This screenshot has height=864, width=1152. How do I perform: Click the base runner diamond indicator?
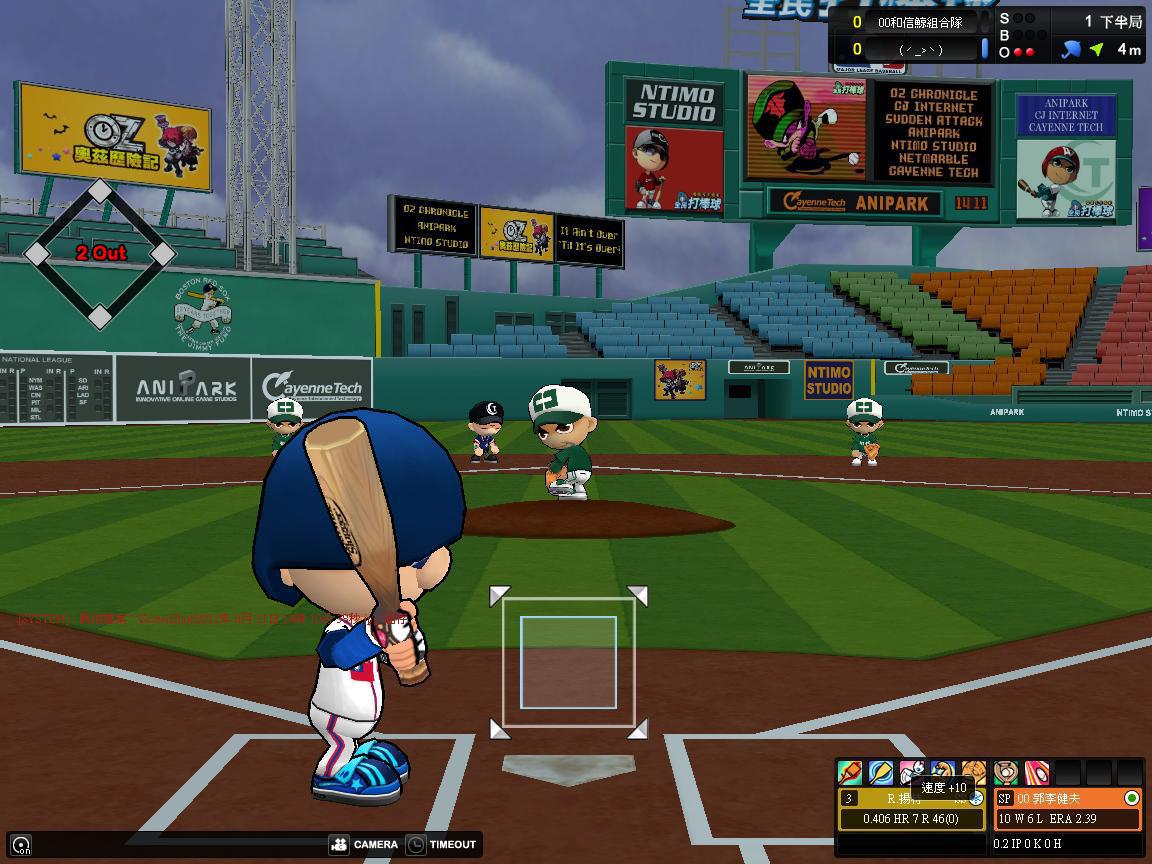click(x=100, y=254)
